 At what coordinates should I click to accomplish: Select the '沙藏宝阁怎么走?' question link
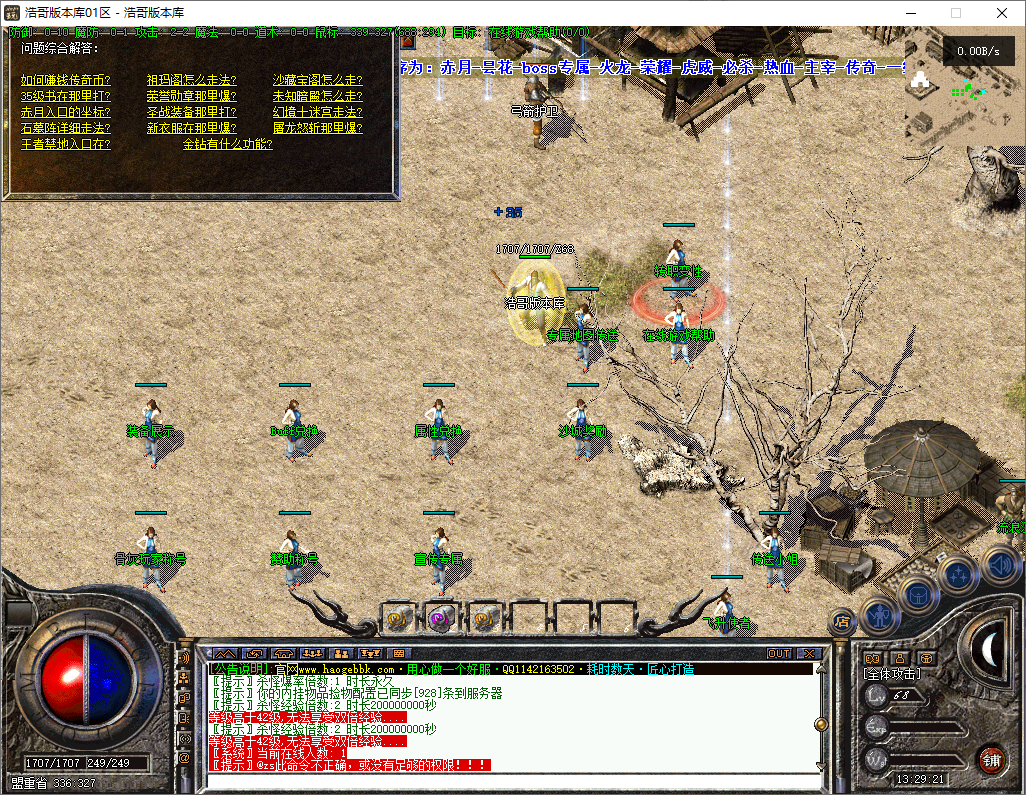click(x=318, y=80)
